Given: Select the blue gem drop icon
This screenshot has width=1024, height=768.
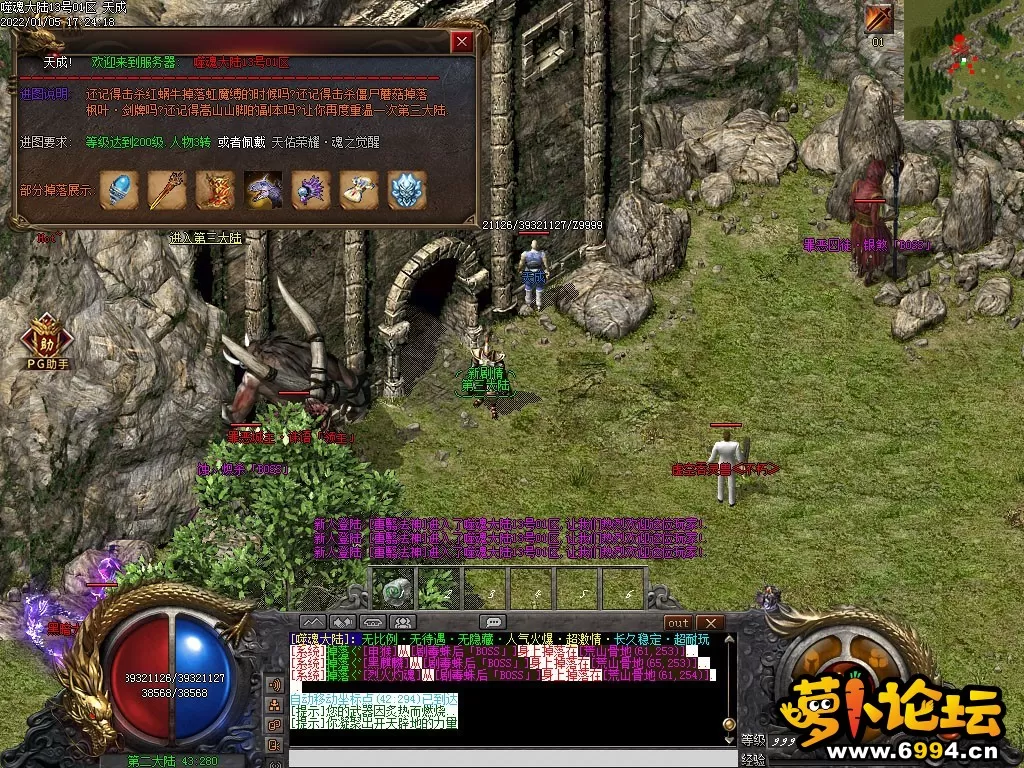Looking at the screenshot, I should (119, 190).
